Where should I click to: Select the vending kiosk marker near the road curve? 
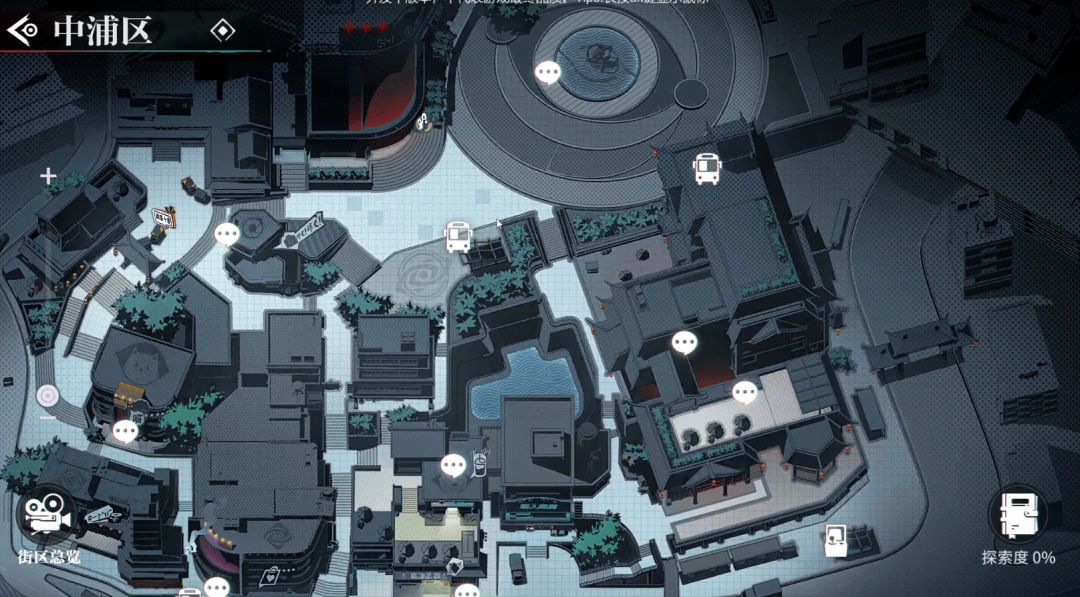835,541
